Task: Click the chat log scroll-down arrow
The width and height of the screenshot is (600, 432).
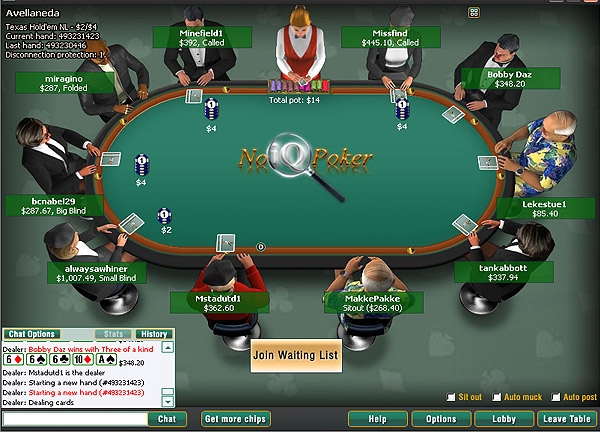Action: (168, 401)
